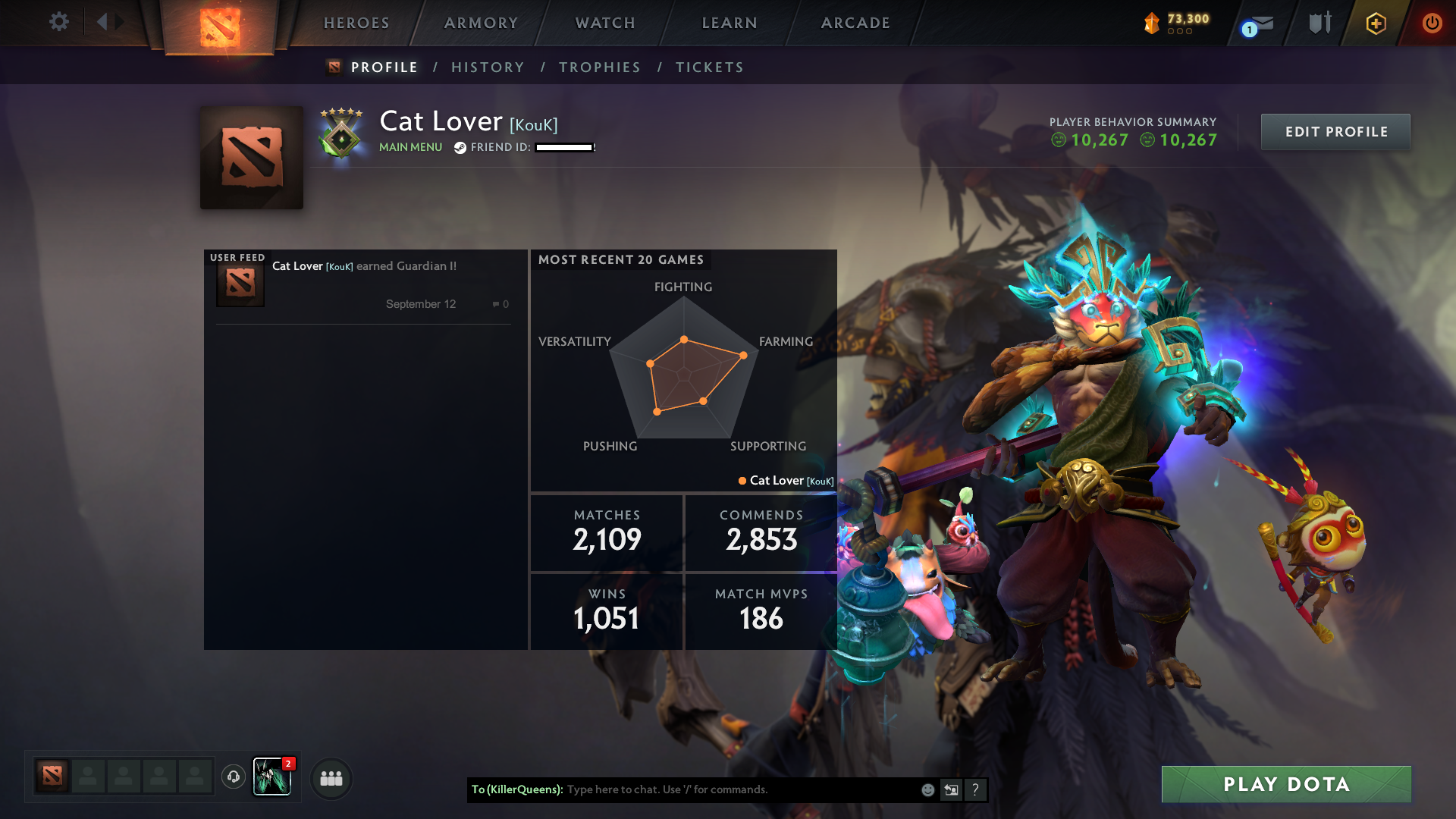This screenshot has width=1456, height=819.
Task: Open the ARCADE menu item
Action: pyautogui.click(x=855, y=23)
